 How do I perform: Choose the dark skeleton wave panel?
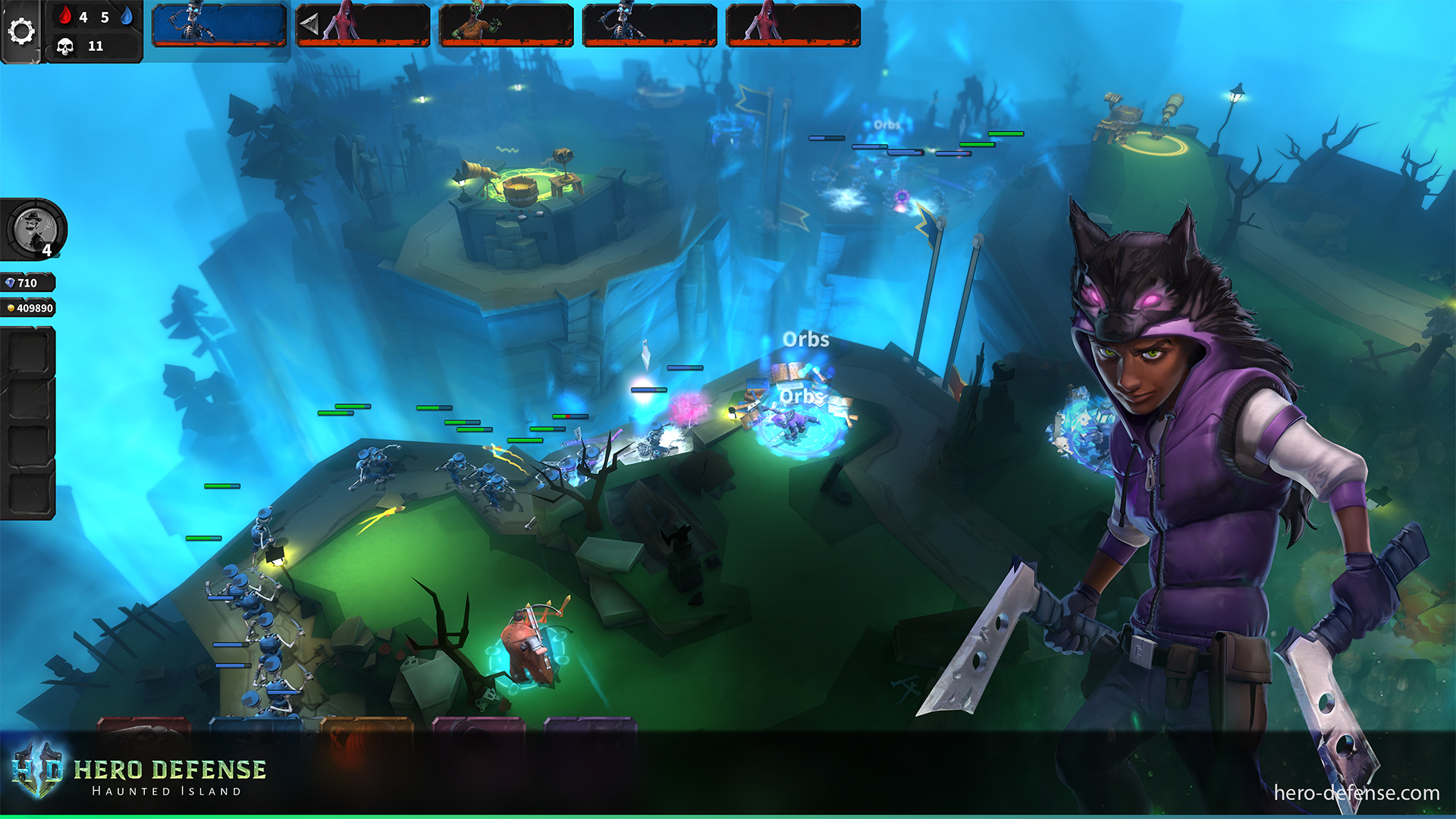tap(649, 25)
